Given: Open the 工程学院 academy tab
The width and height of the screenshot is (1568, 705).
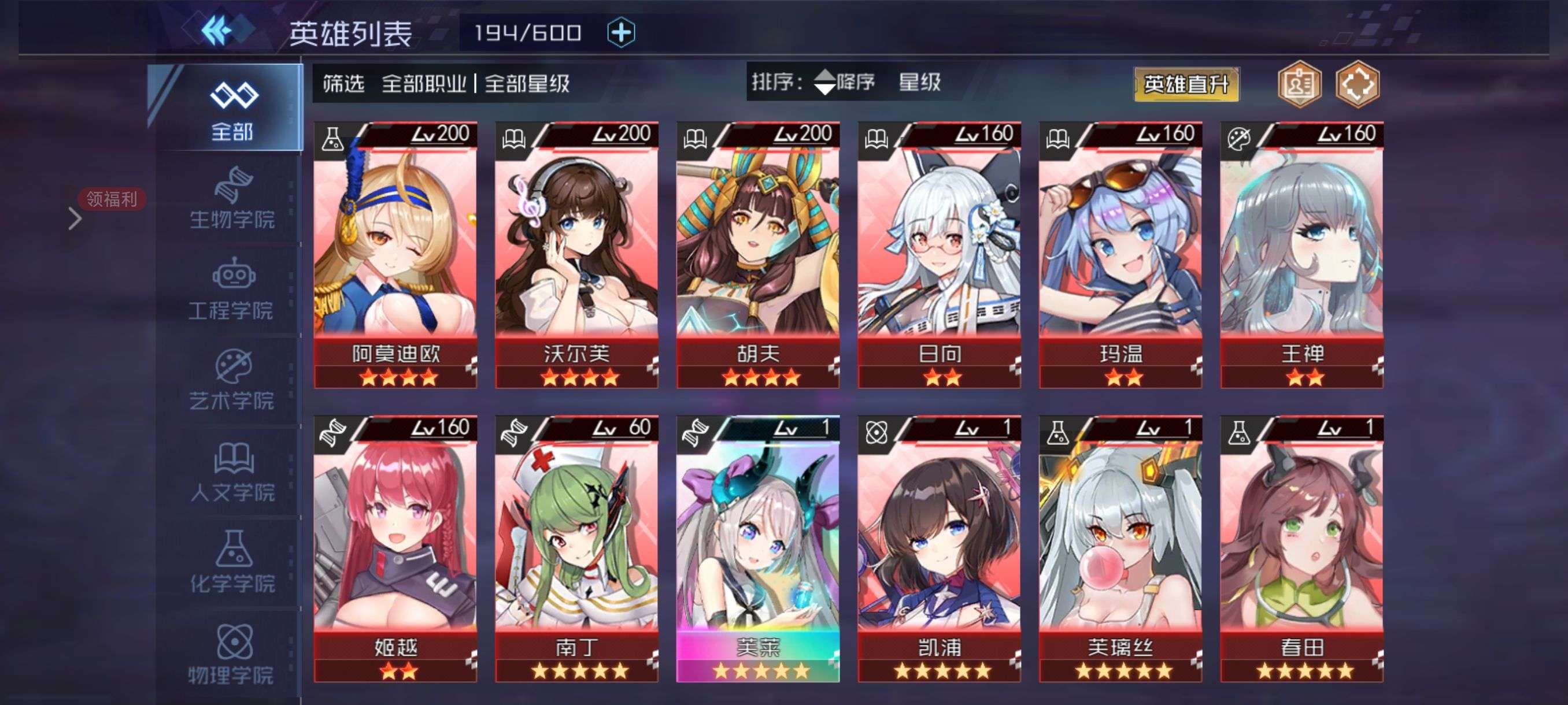Looking at the screenshot, I should (x=232, y=290).
